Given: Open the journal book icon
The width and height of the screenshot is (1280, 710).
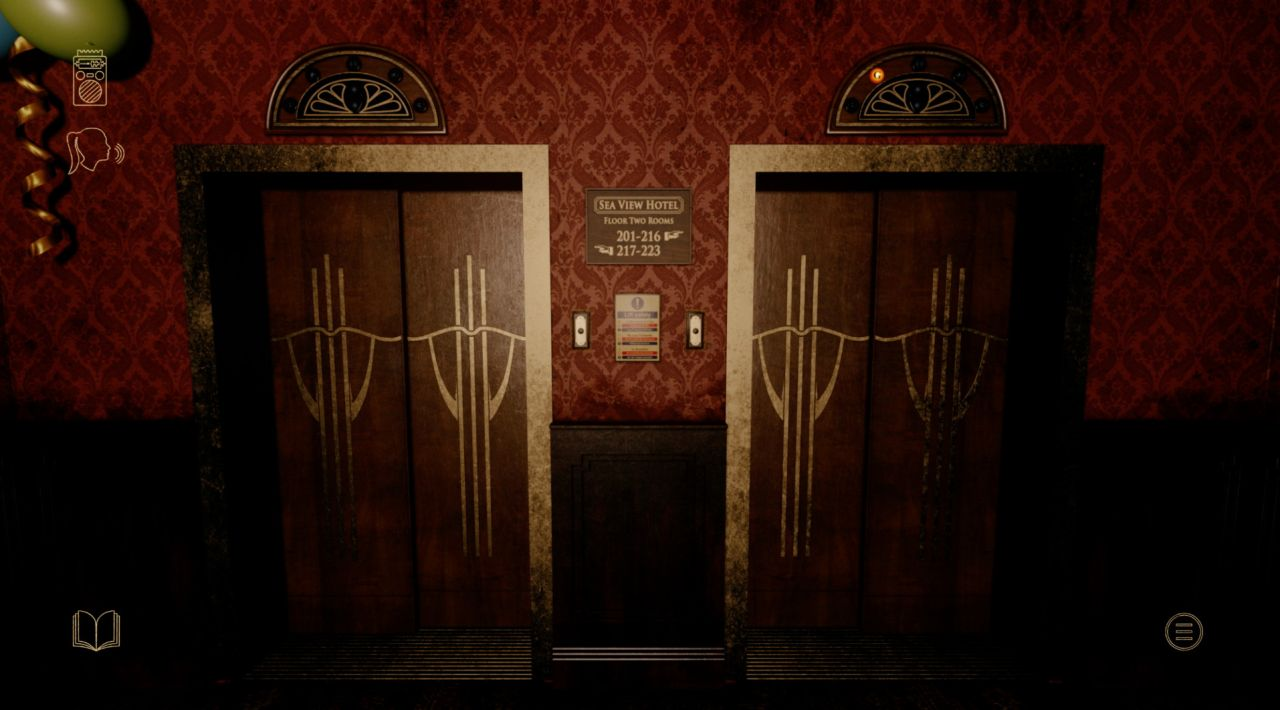Looking at the screenshot, I should point(96,631).
